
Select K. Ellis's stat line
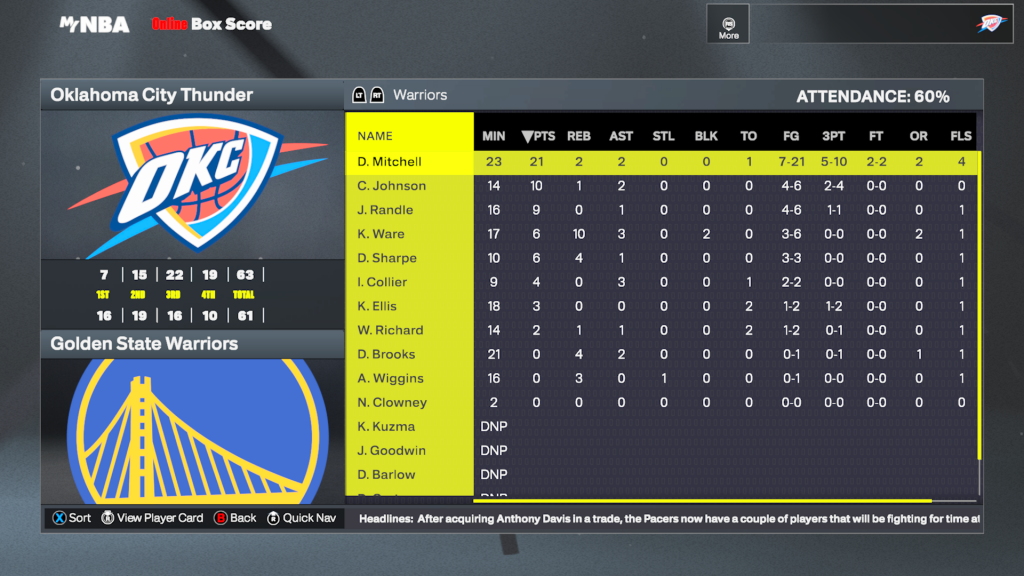pyautogui.click(x=378, y=306)
